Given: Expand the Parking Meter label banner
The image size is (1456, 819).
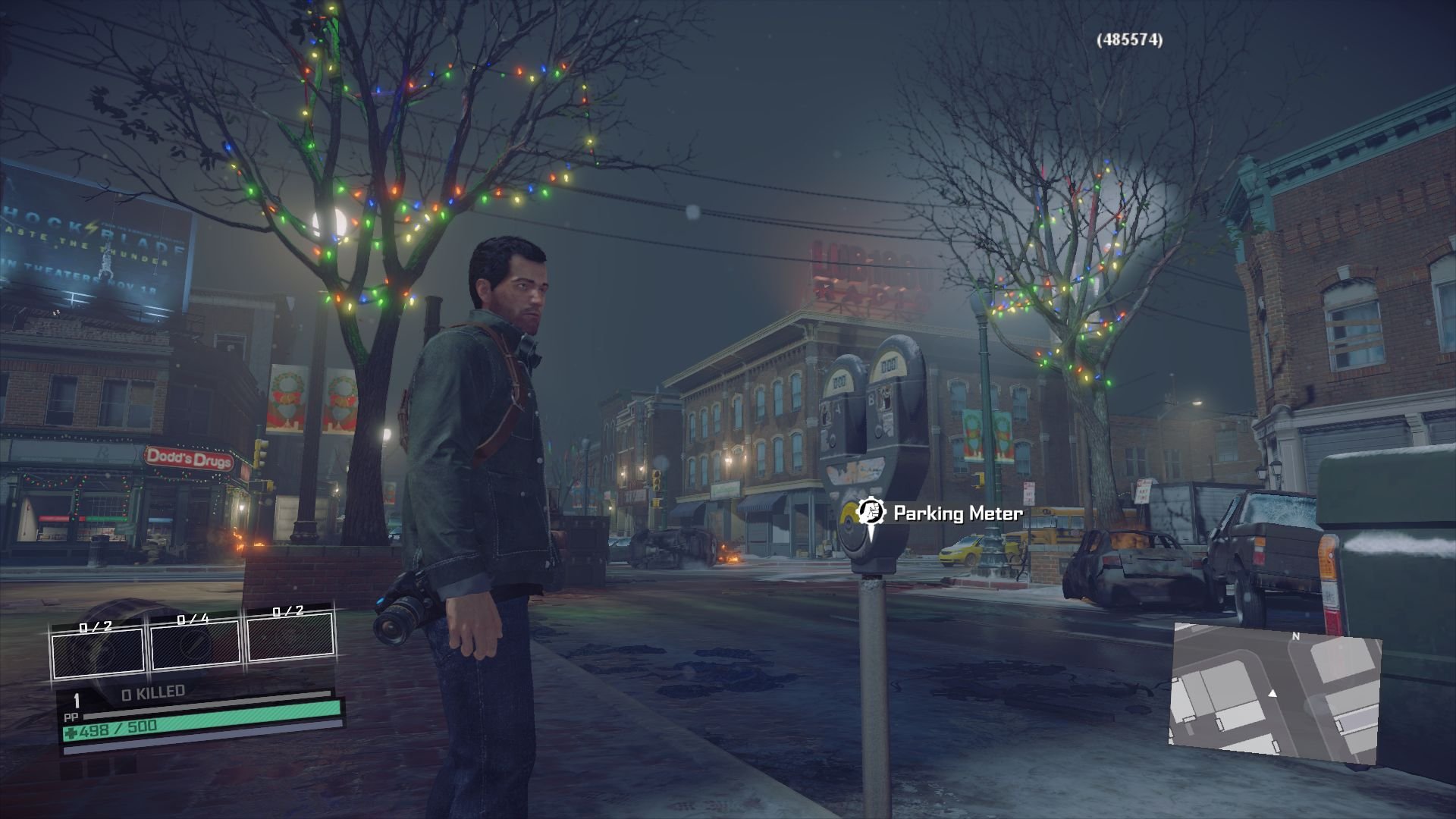Looking at the screenshot, I should (x=940, y=513).
